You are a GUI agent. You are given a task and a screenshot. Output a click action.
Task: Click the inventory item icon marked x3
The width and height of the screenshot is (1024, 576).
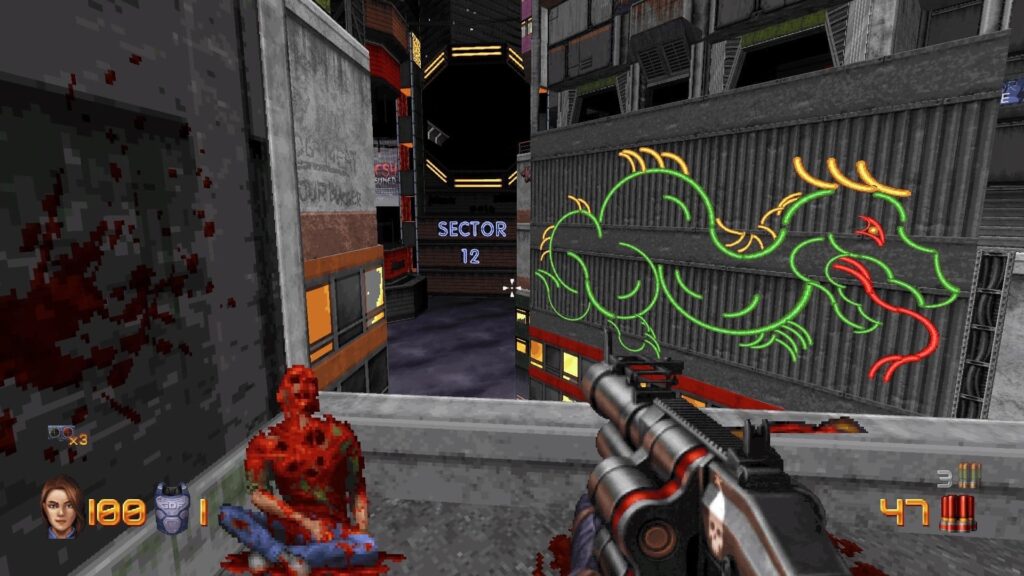59,433
